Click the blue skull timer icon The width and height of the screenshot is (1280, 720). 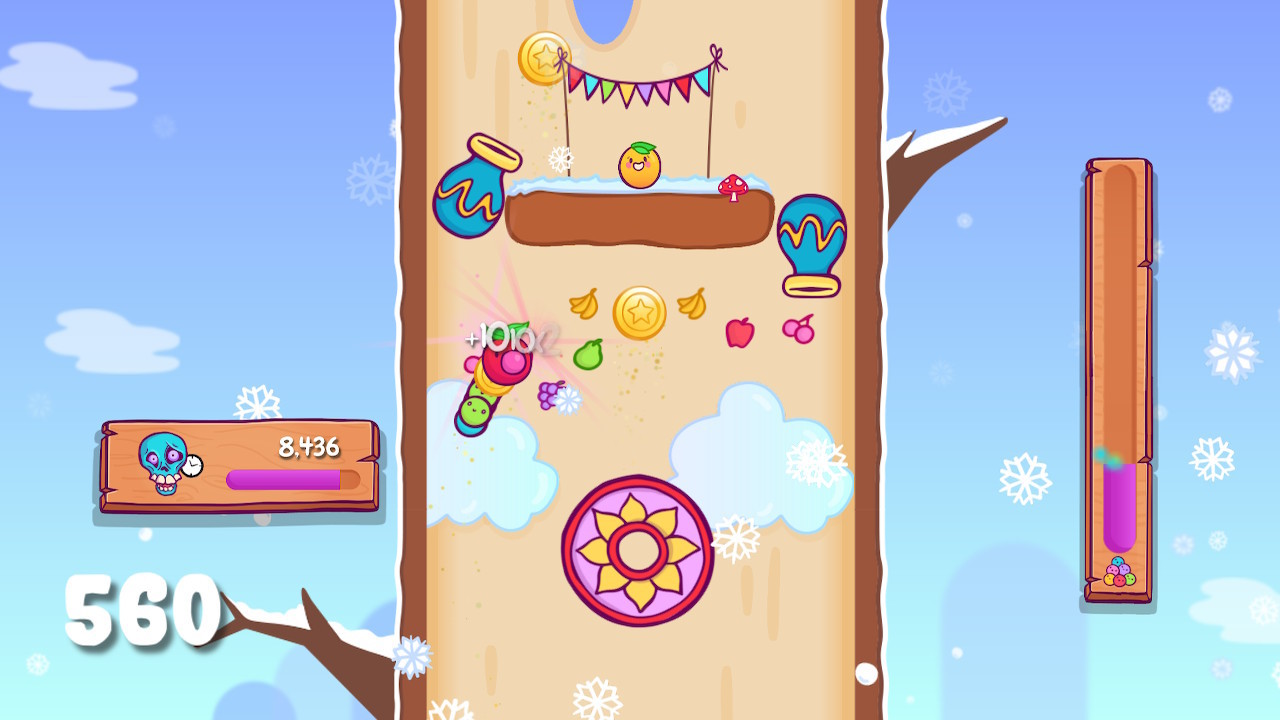point(162,459)
